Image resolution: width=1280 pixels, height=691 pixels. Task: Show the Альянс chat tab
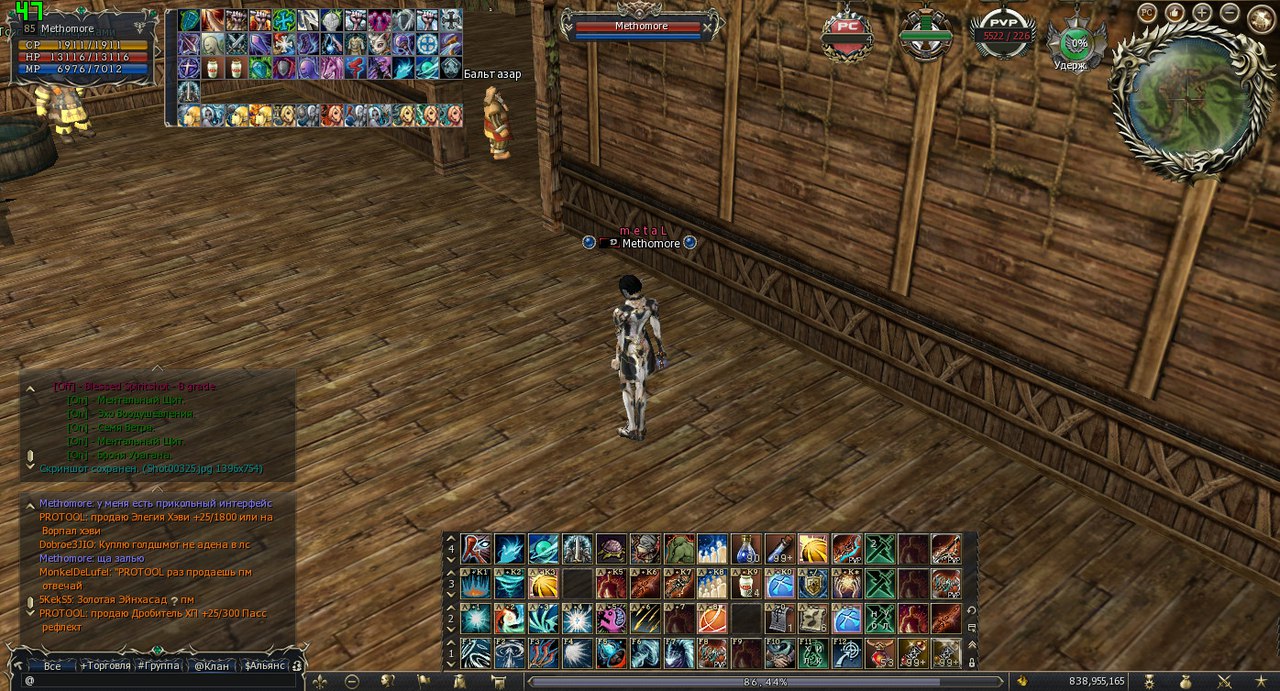[x=265, y=665]
